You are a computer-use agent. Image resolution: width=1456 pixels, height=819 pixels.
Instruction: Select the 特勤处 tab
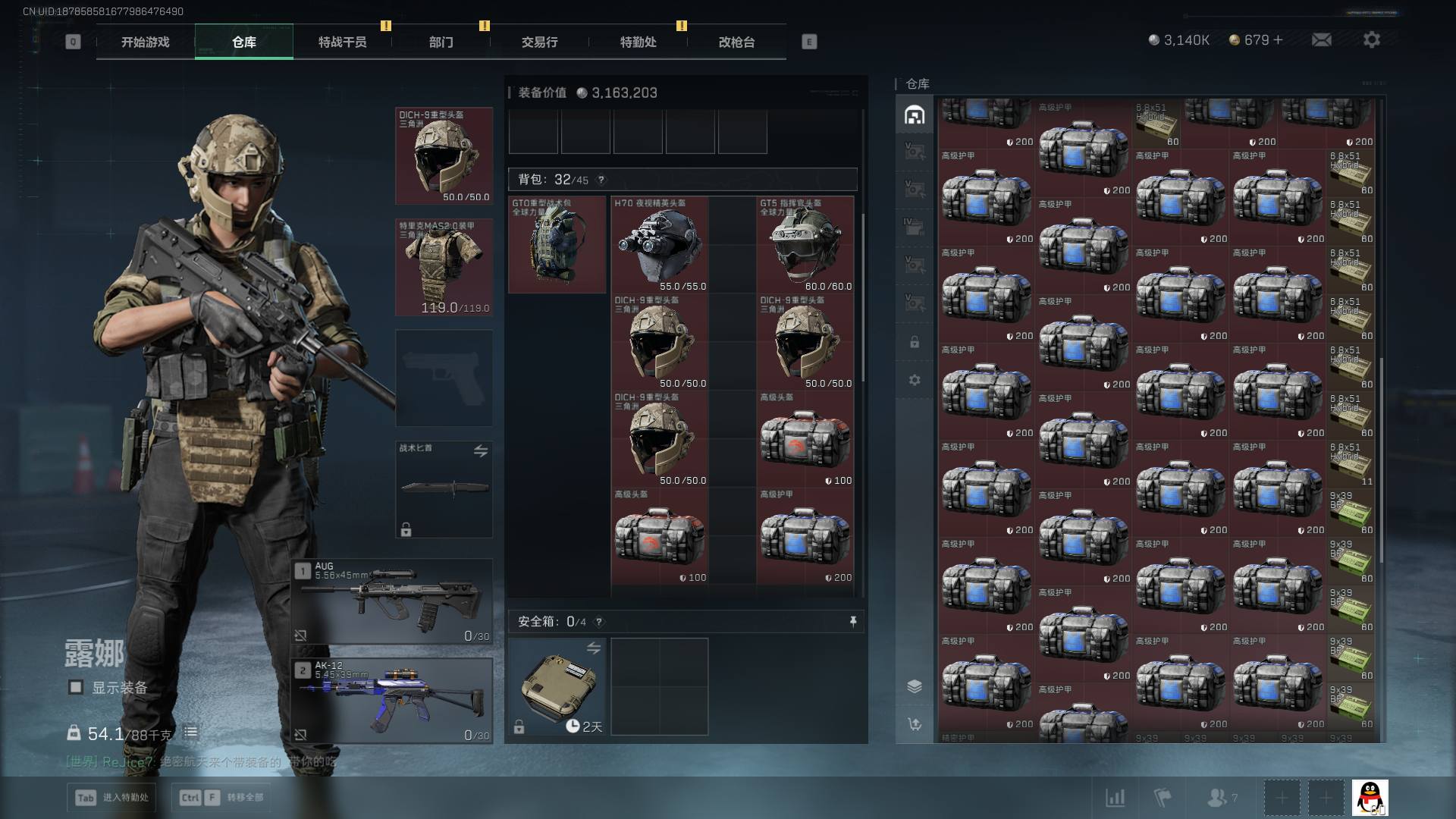638,42
